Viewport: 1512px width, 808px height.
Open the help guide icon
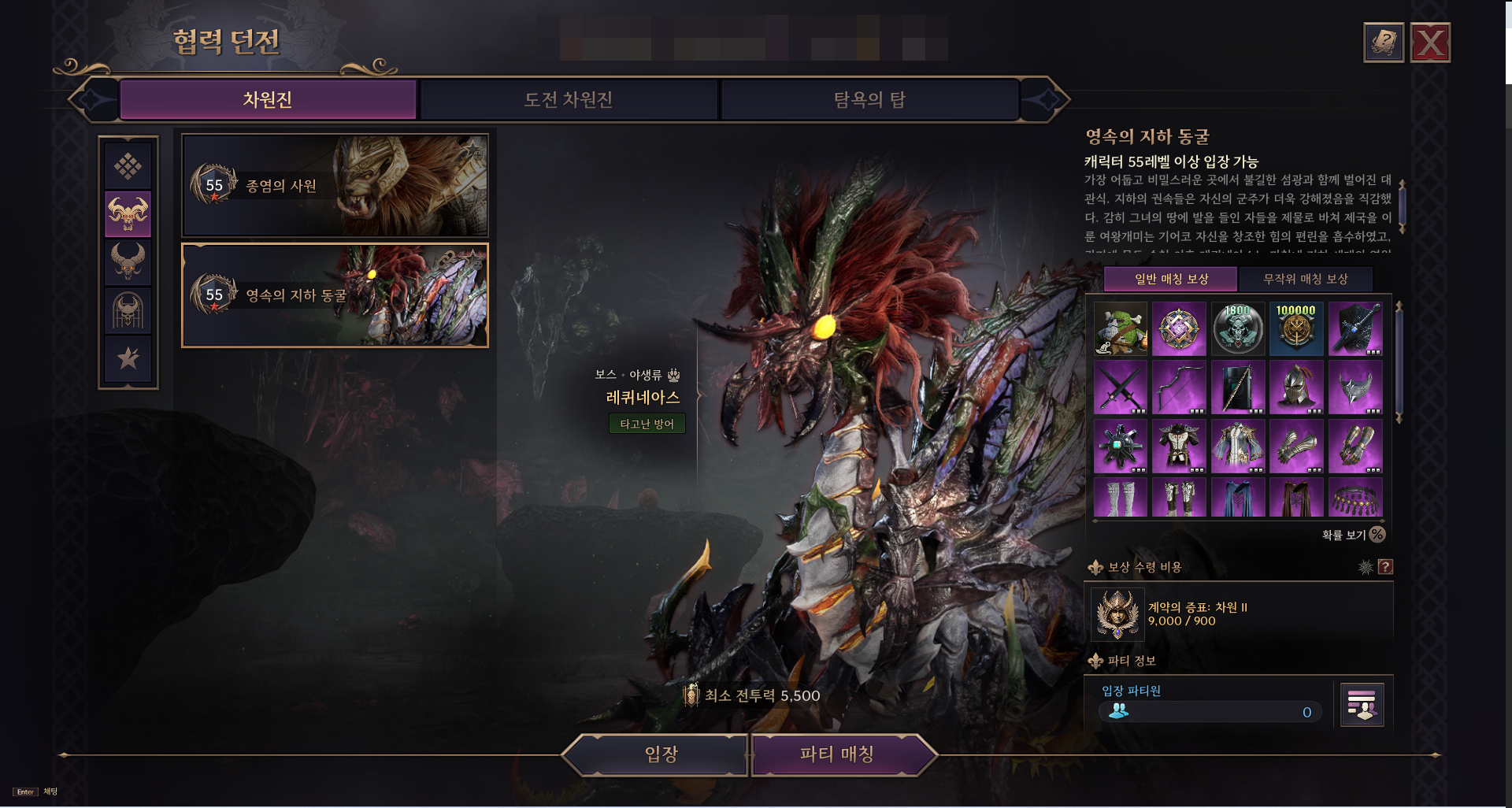coord(1383,43)
